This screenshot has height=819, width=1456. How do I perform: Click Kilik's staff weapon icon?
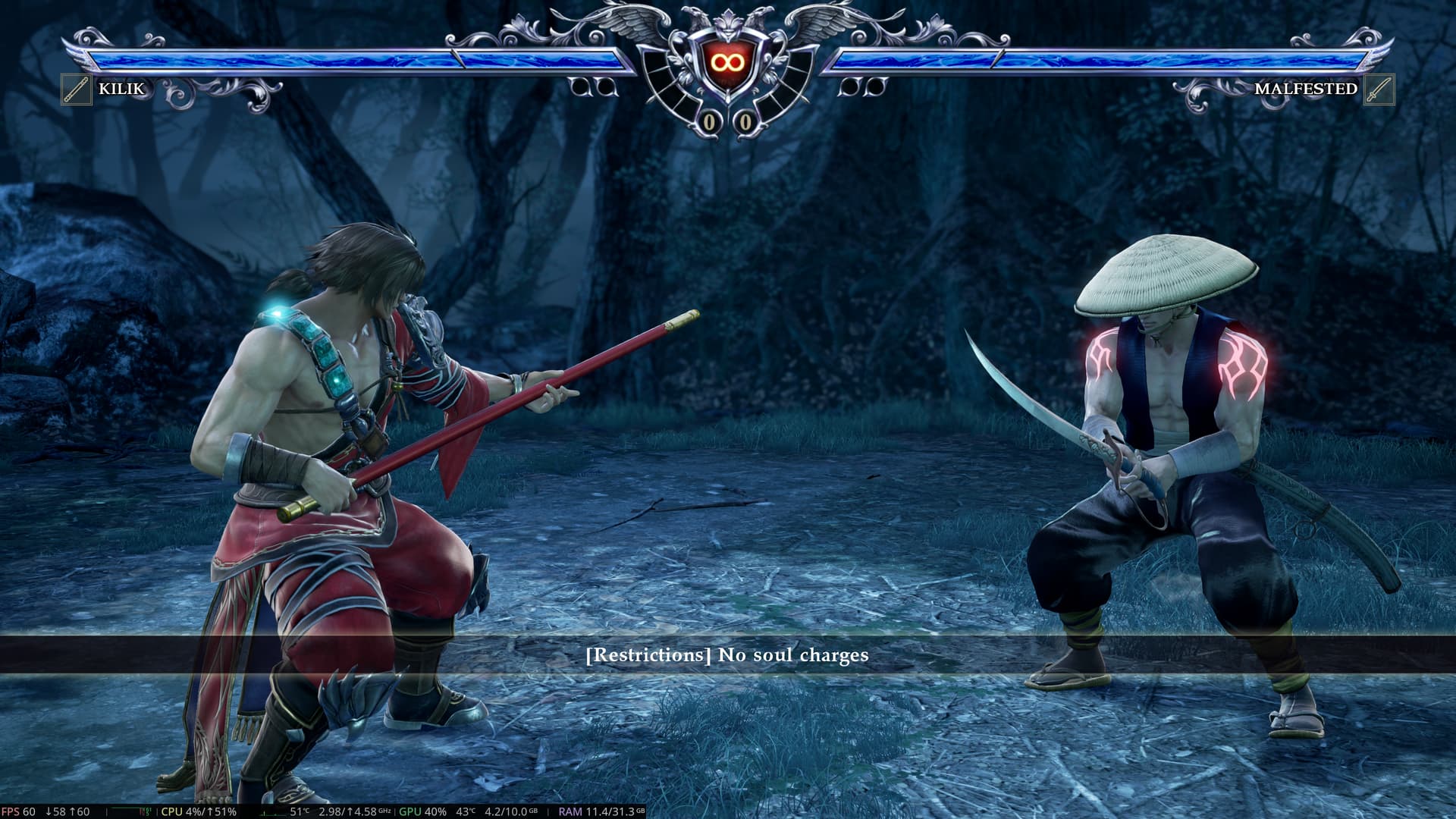(x=77, y=89)
